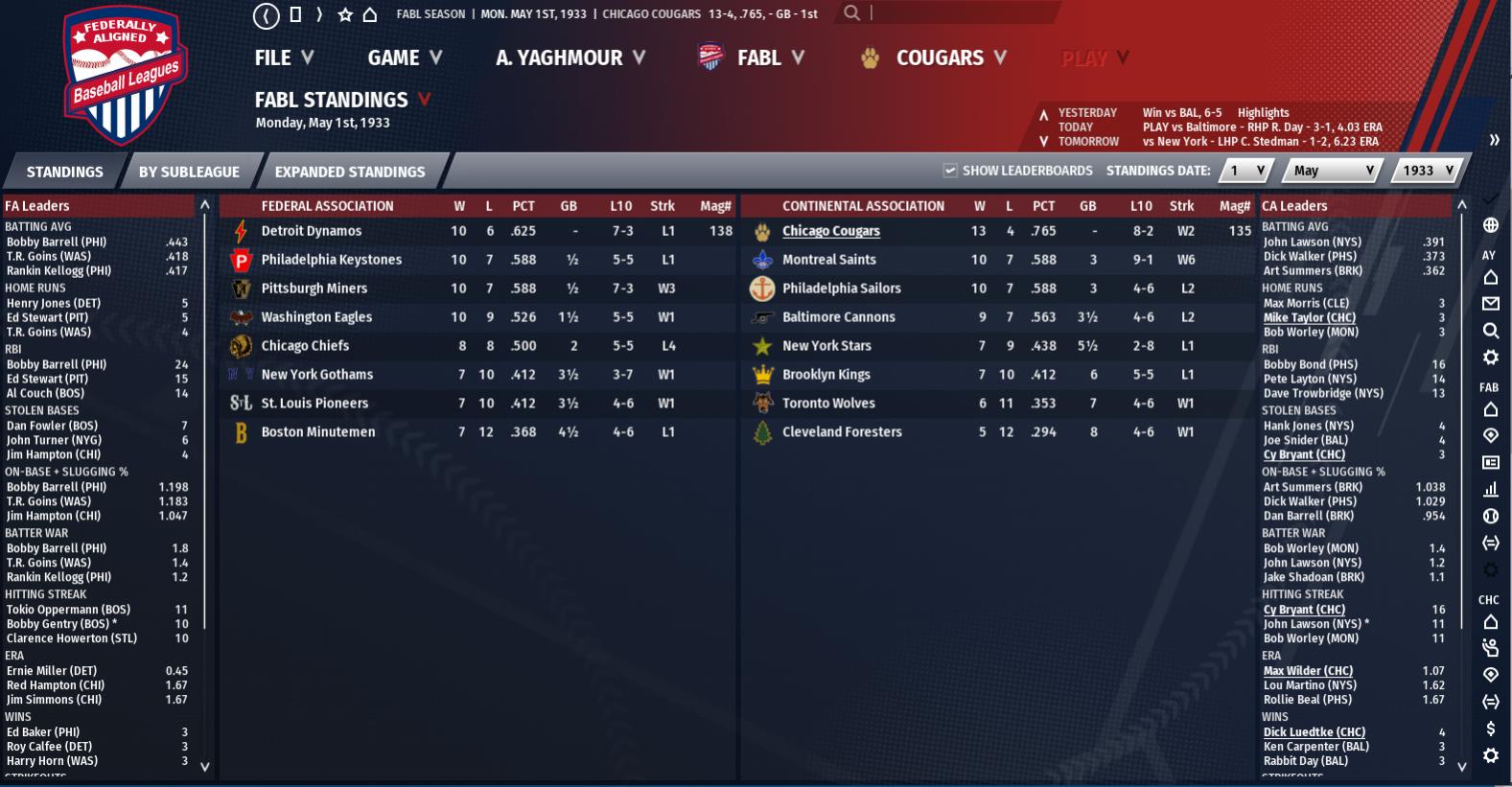
Task: Open the FILE menu
Action: (284, 58)
